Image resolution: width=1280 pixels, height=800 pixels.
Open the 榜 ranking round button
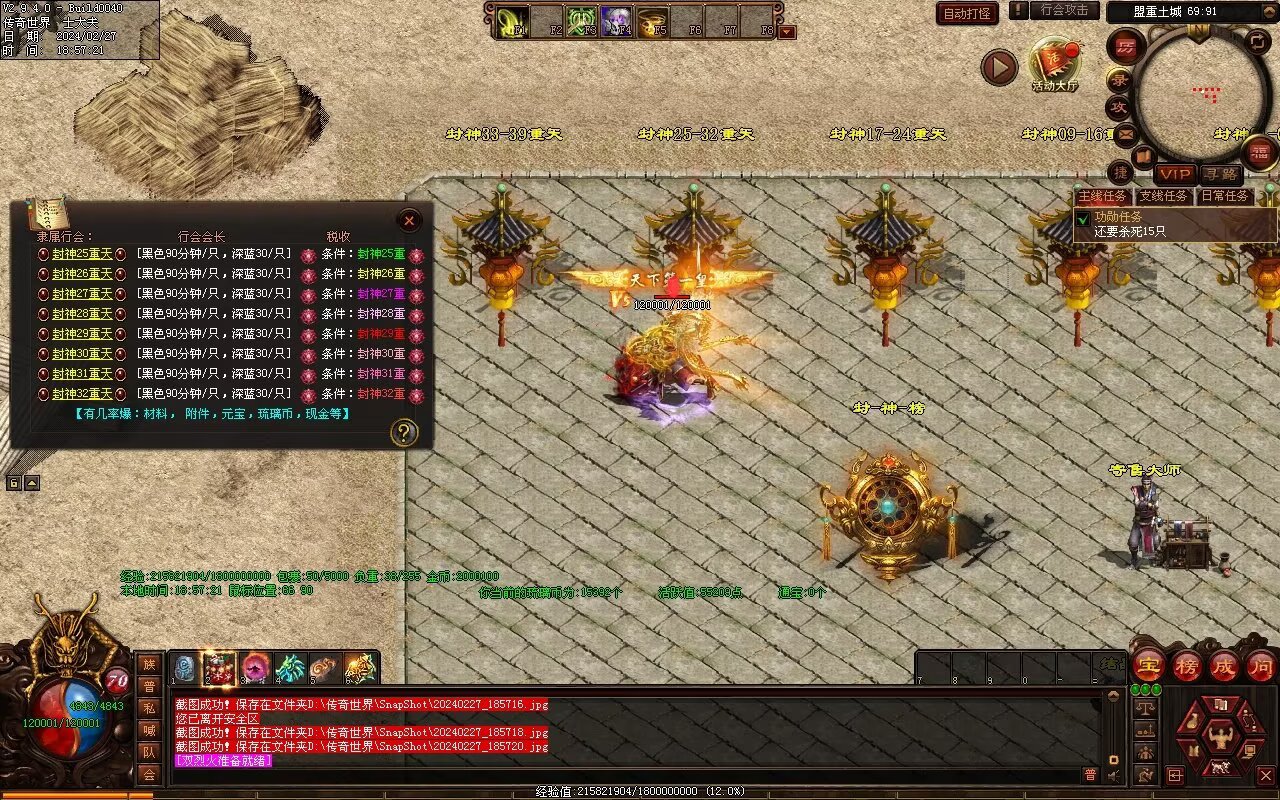tap(1187, 666)
